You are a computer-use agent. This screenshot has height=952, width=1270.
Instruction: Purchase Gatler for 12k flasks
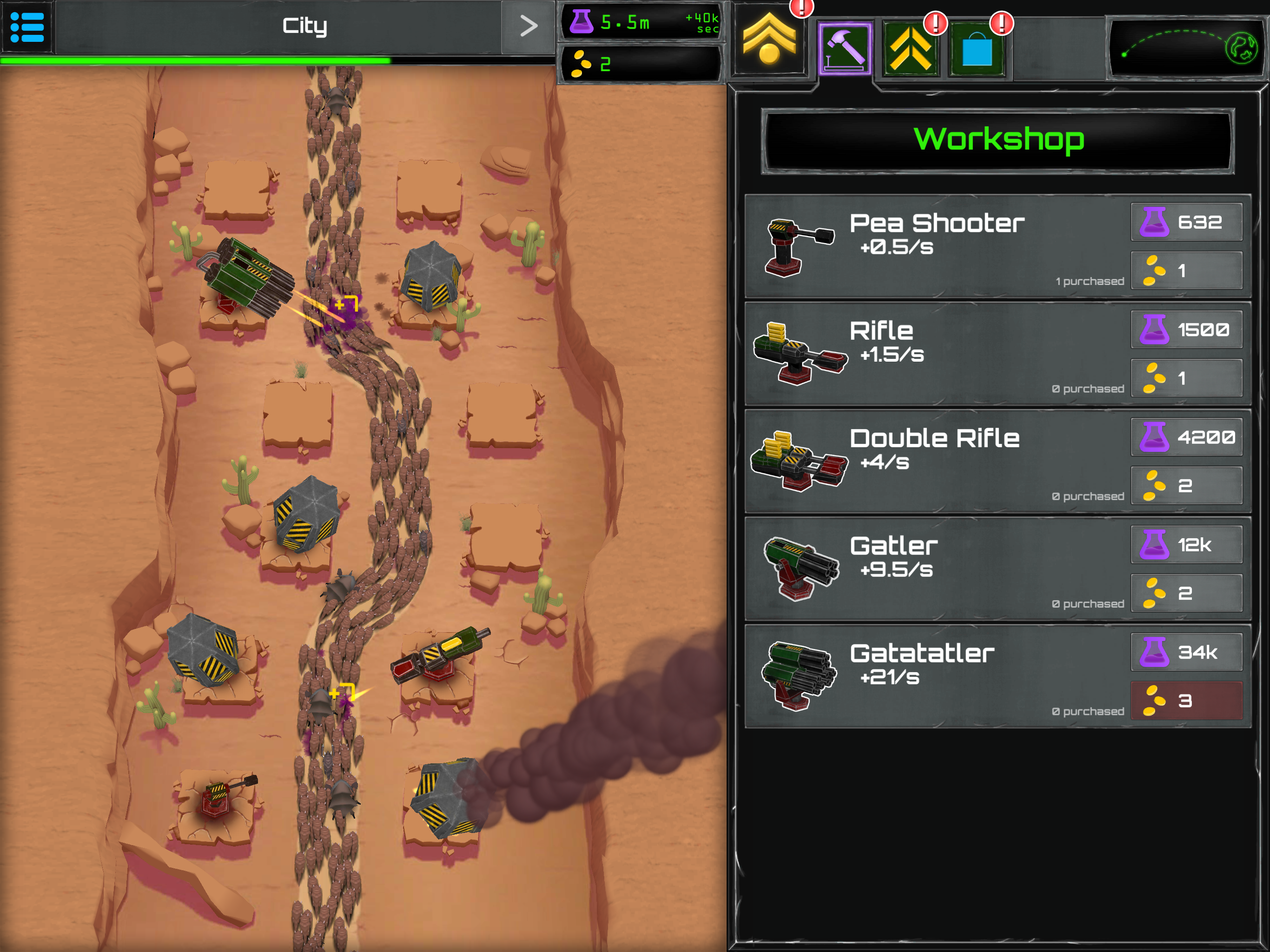(x=1186, y=545)
